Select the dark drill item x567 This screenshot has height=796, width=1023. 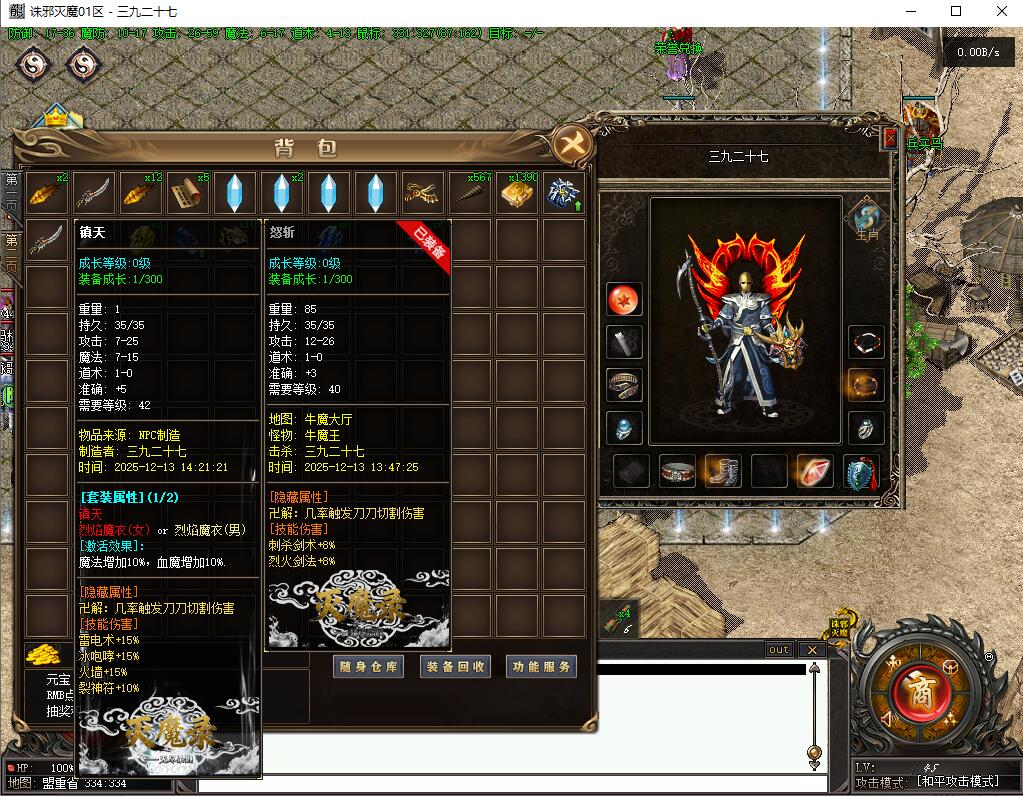pos(470,193)
